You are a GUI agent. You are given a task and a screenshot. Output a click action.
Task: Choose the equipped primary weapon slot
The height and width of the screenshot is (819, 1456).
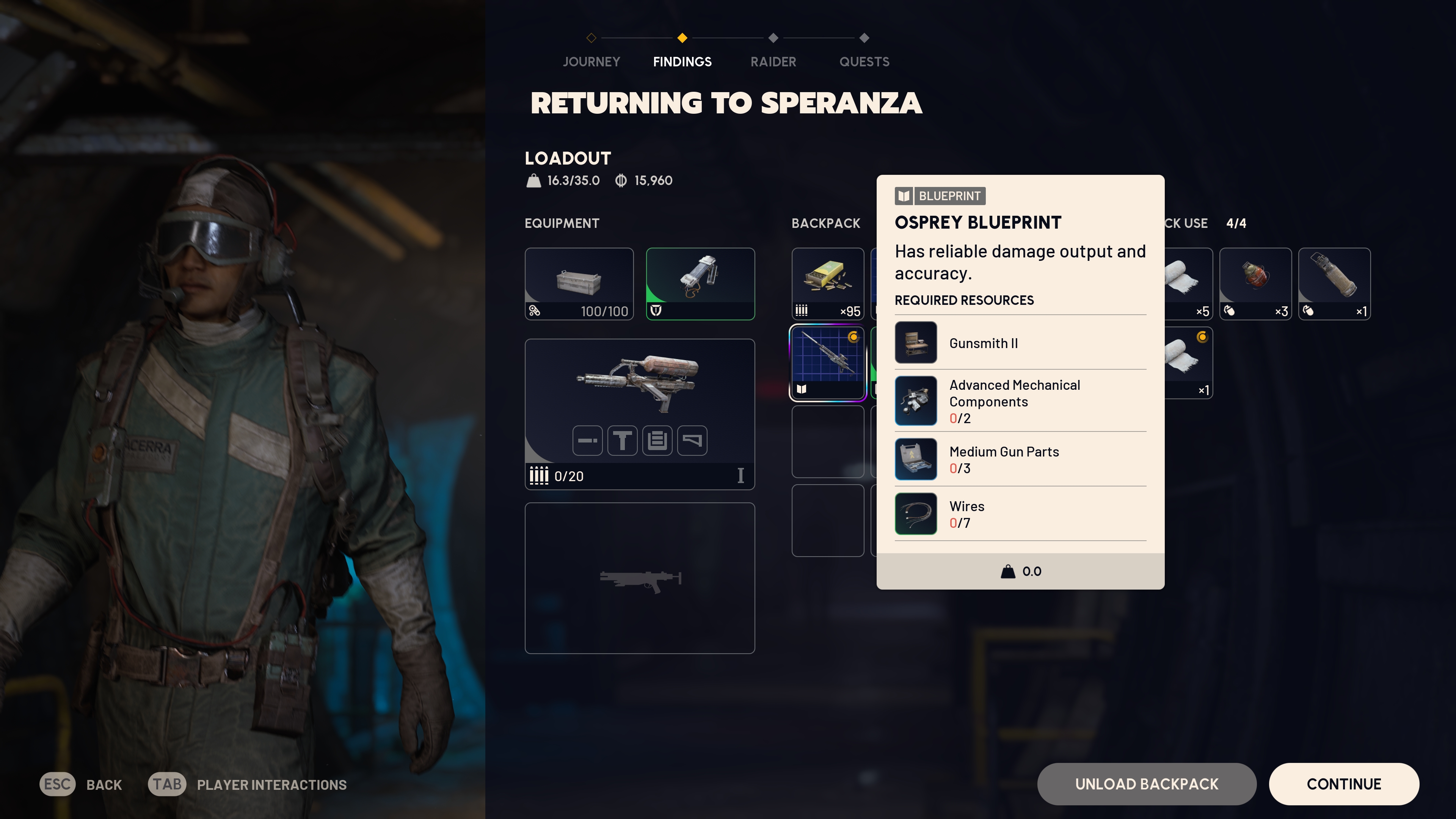pos(639,414)
